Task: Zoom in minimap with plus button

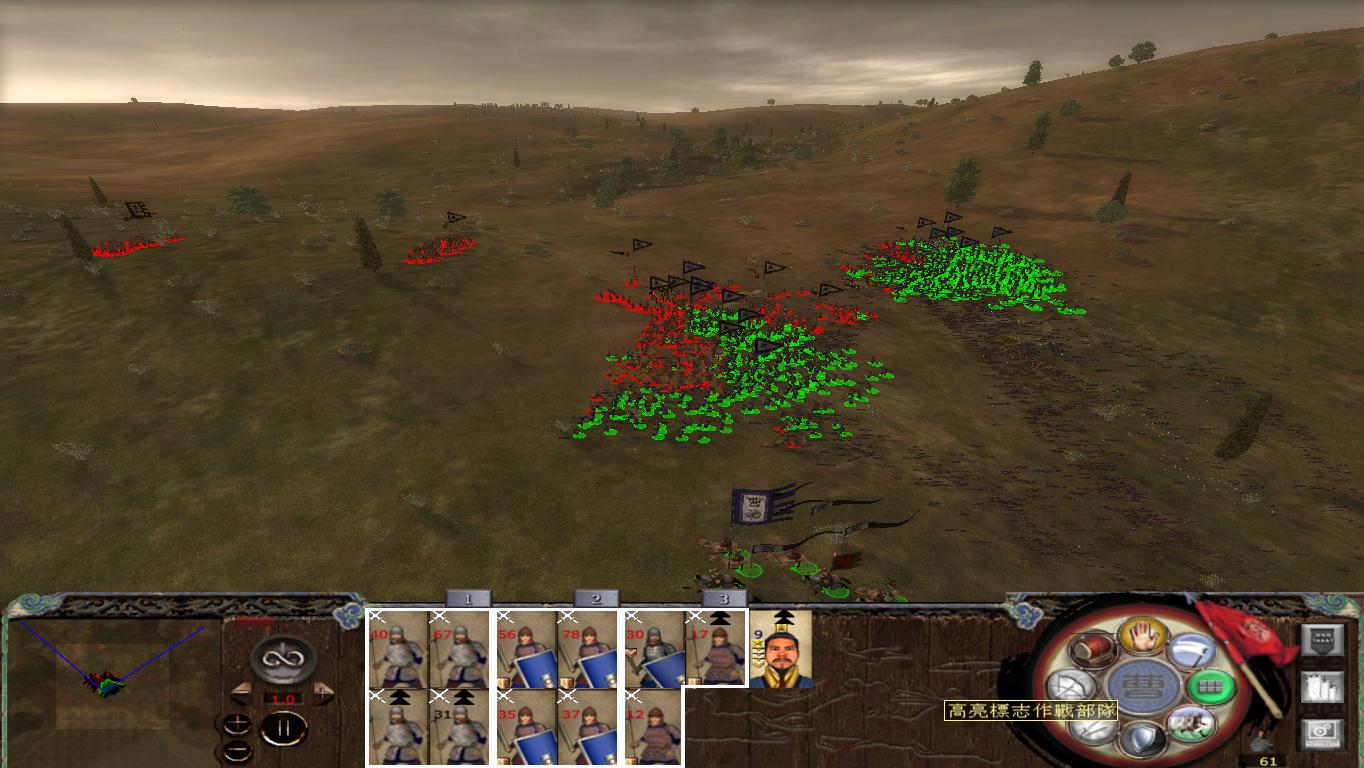Action: pos(237,723)
